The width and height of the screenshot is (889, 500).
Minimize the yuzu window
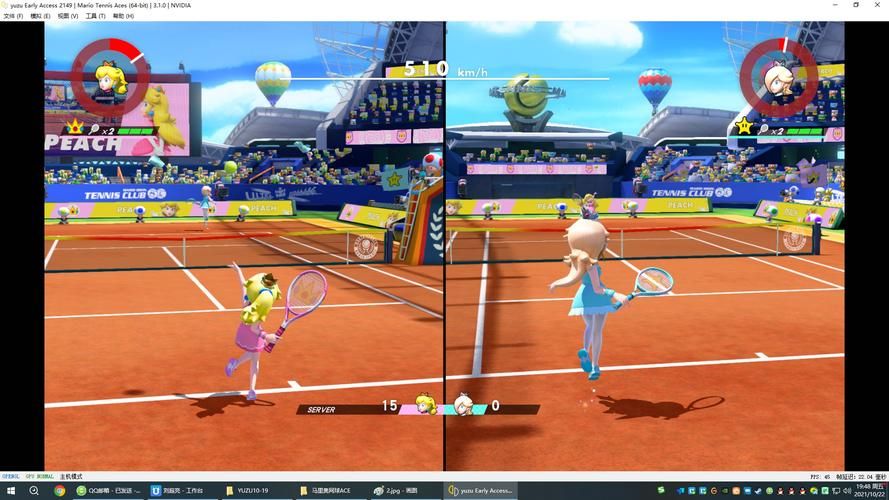(833, 5)
